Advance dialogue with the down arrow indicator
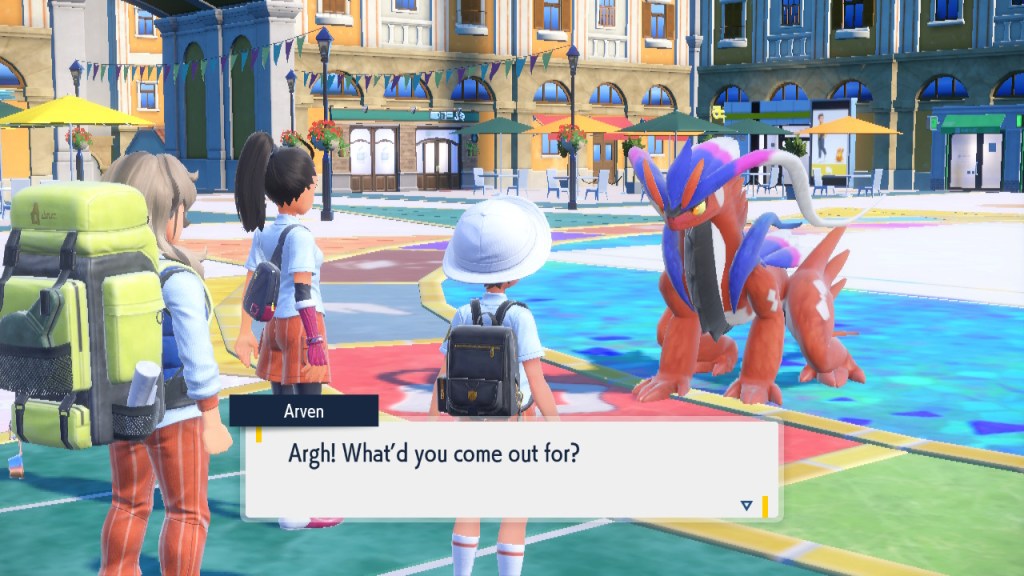 [x=746, y=506]
